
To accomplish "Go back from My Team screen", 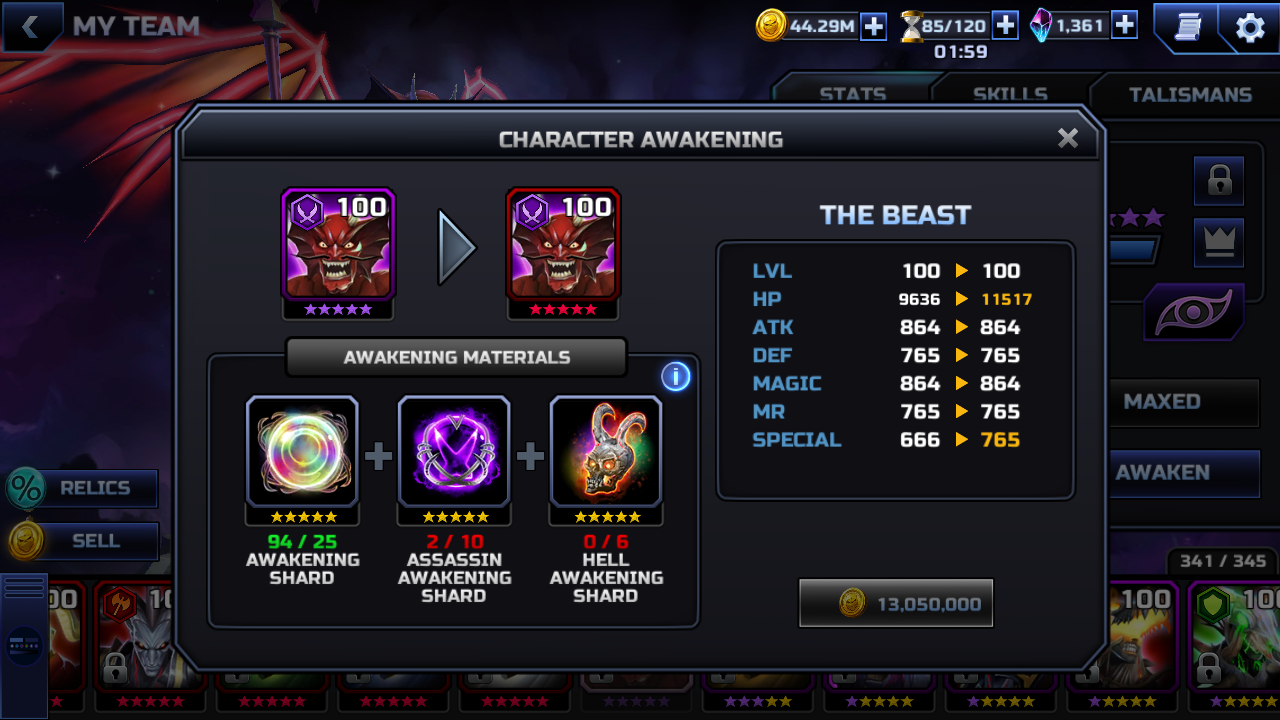I will (30, 27).
